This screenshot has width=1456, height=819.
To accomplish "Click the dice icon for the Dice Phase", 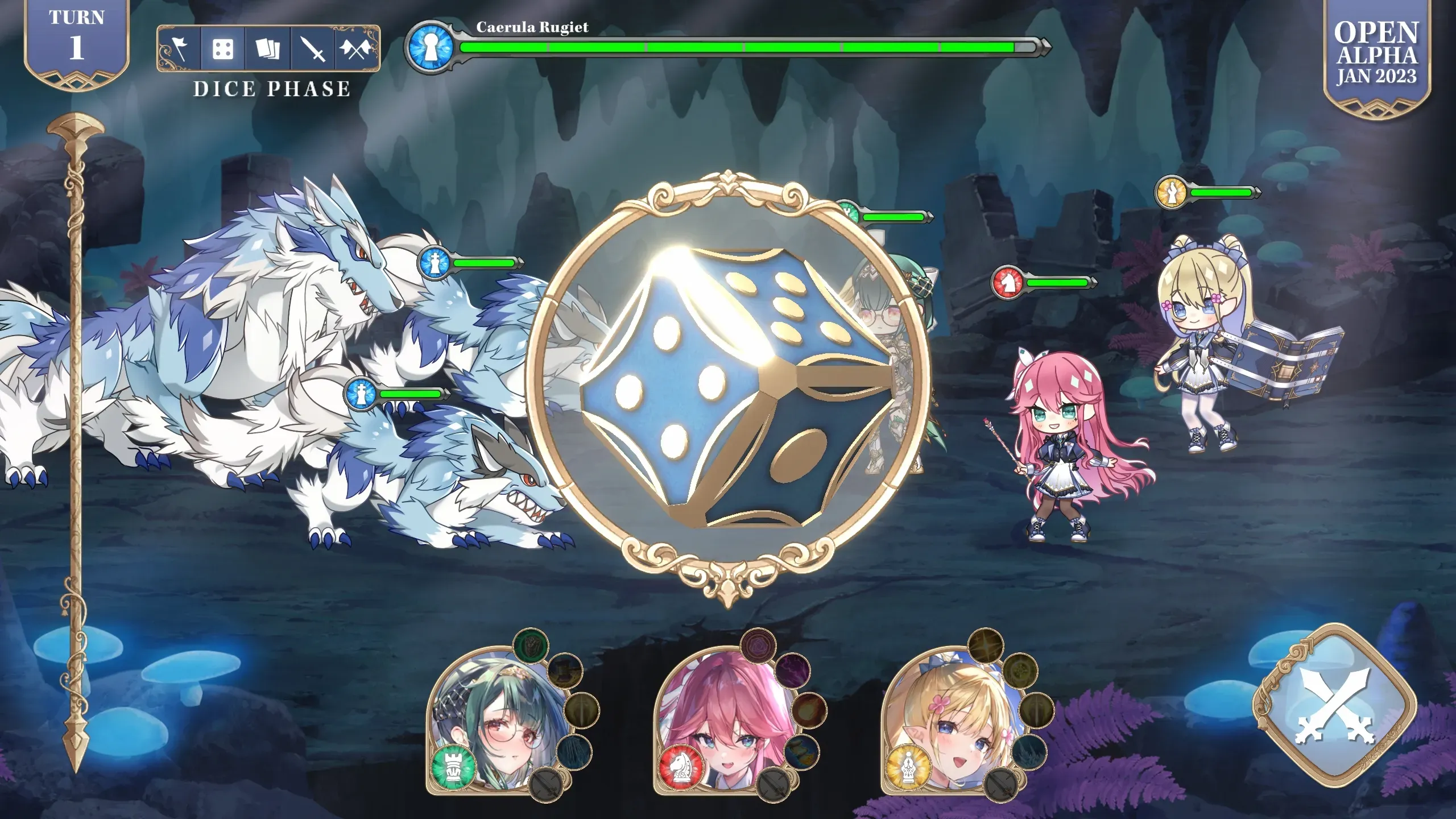I will point(223,50).
